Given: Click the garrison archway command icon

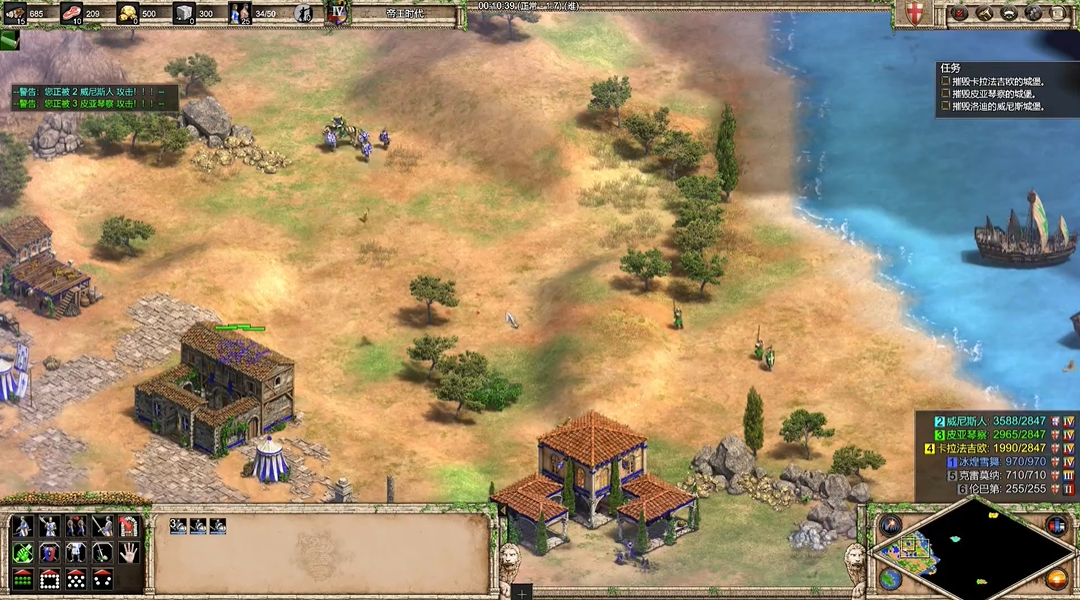Looking at the screenshot, I should [128, 526].
